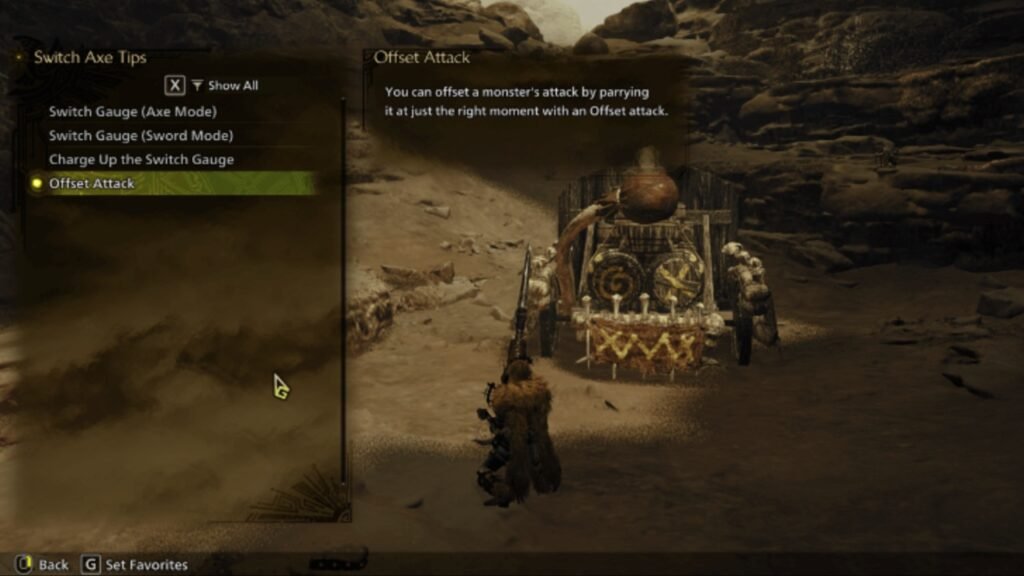Select the Switch Gauge (Axe Mode) tip

coord(133,111)
